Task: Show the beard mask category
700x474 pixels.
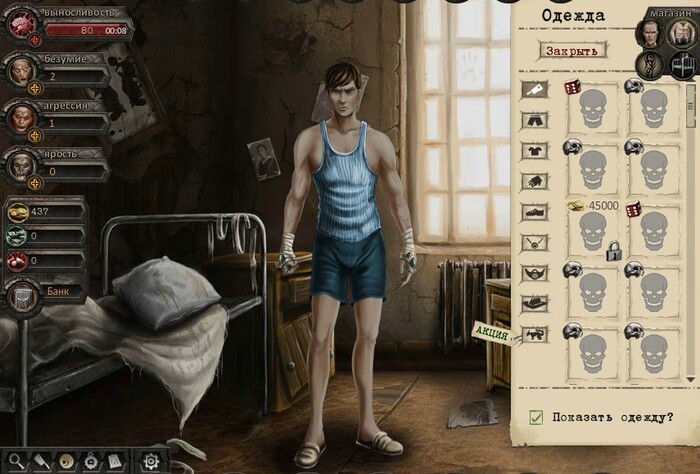Action: pyautogui.click(x=534, y=272)
